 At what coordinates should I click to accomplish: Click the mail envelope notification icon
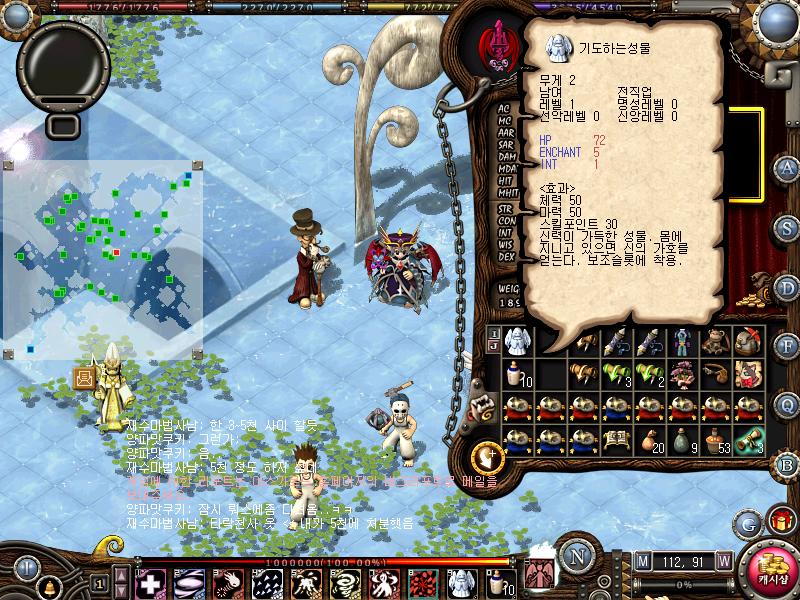pos(84,378)
